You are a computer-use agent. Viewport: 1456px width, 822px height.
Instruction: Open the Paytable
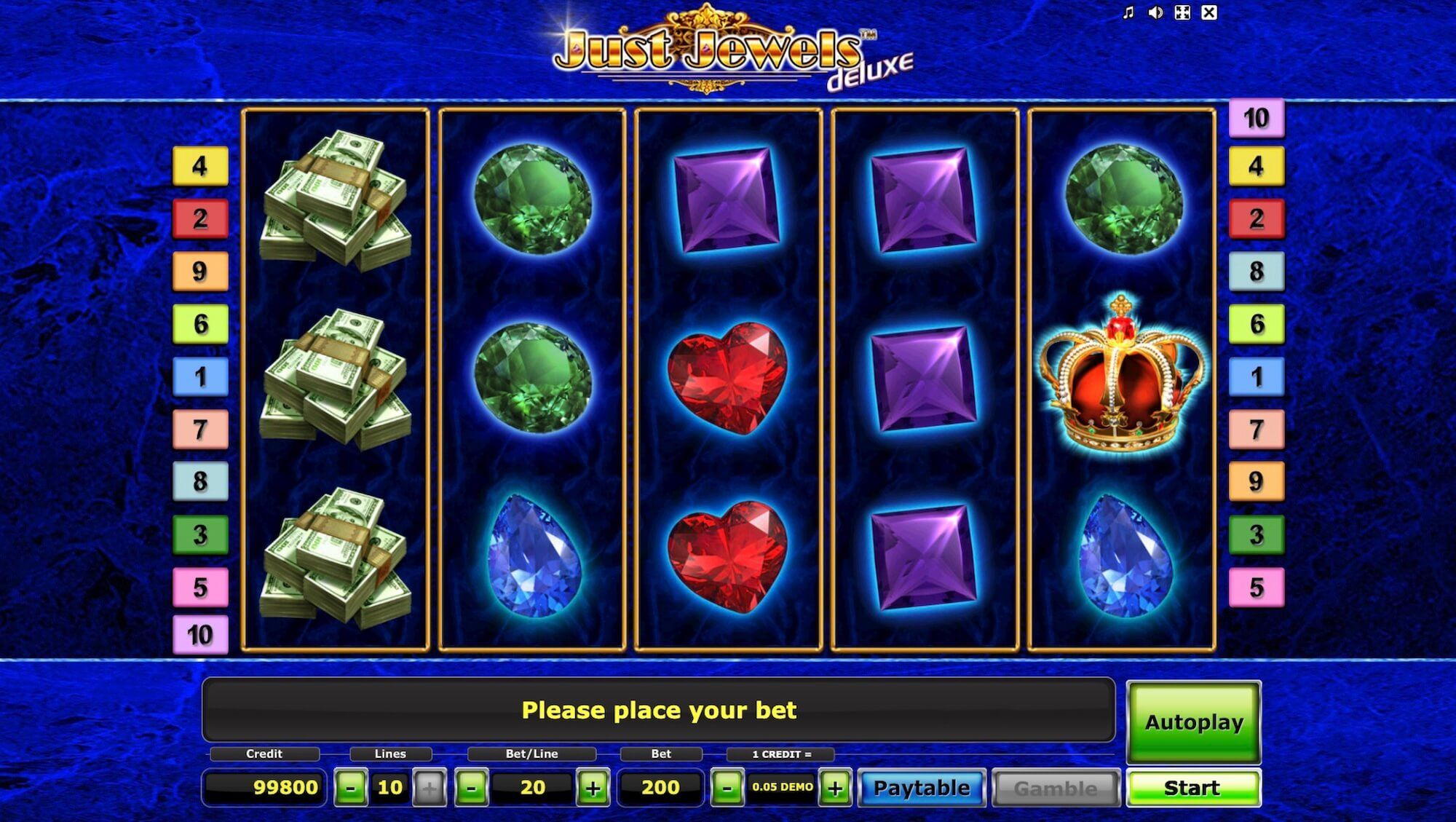pos(921,787)
